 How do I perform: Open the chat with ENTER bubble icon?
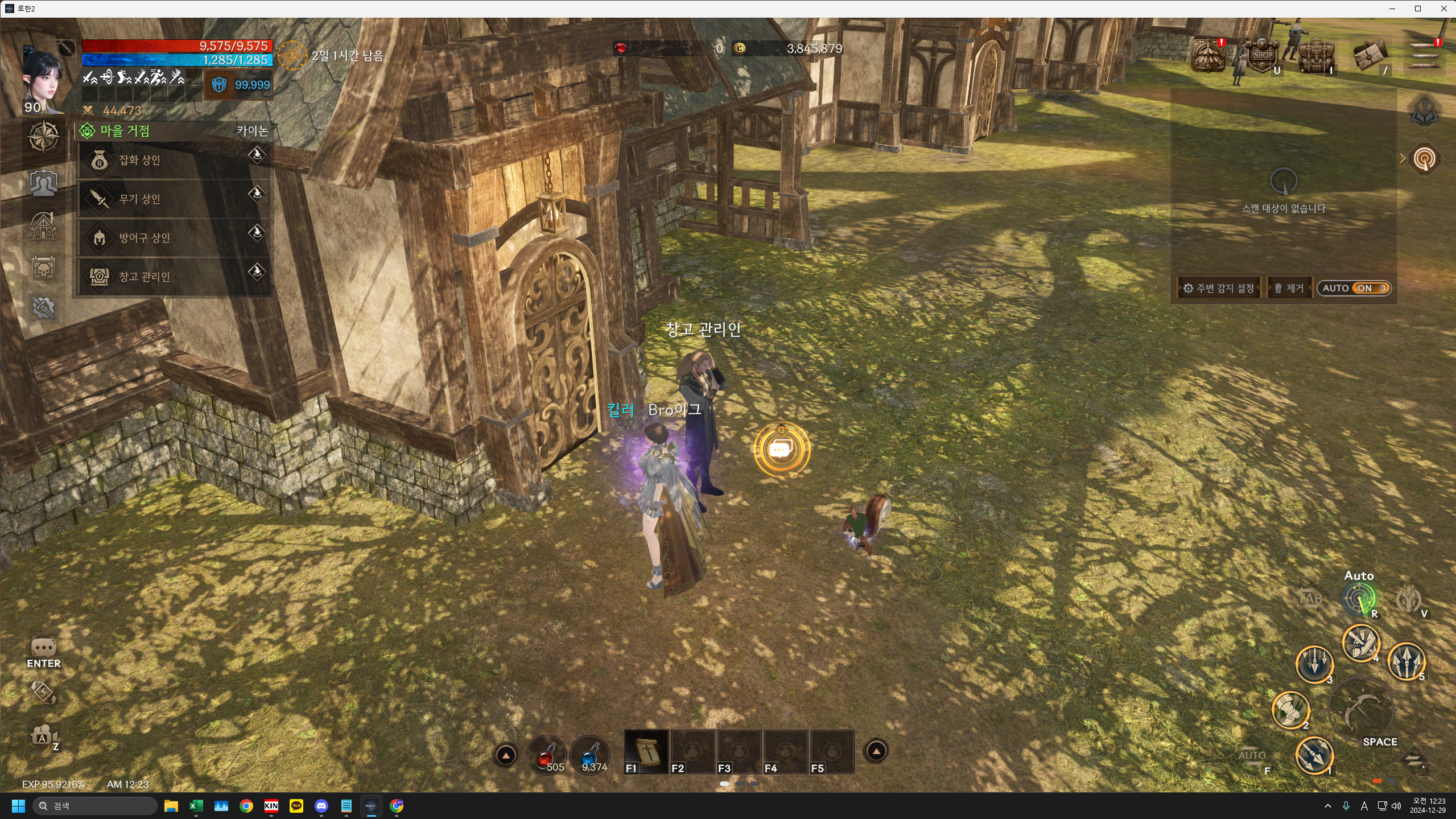[x=43, y=650]
